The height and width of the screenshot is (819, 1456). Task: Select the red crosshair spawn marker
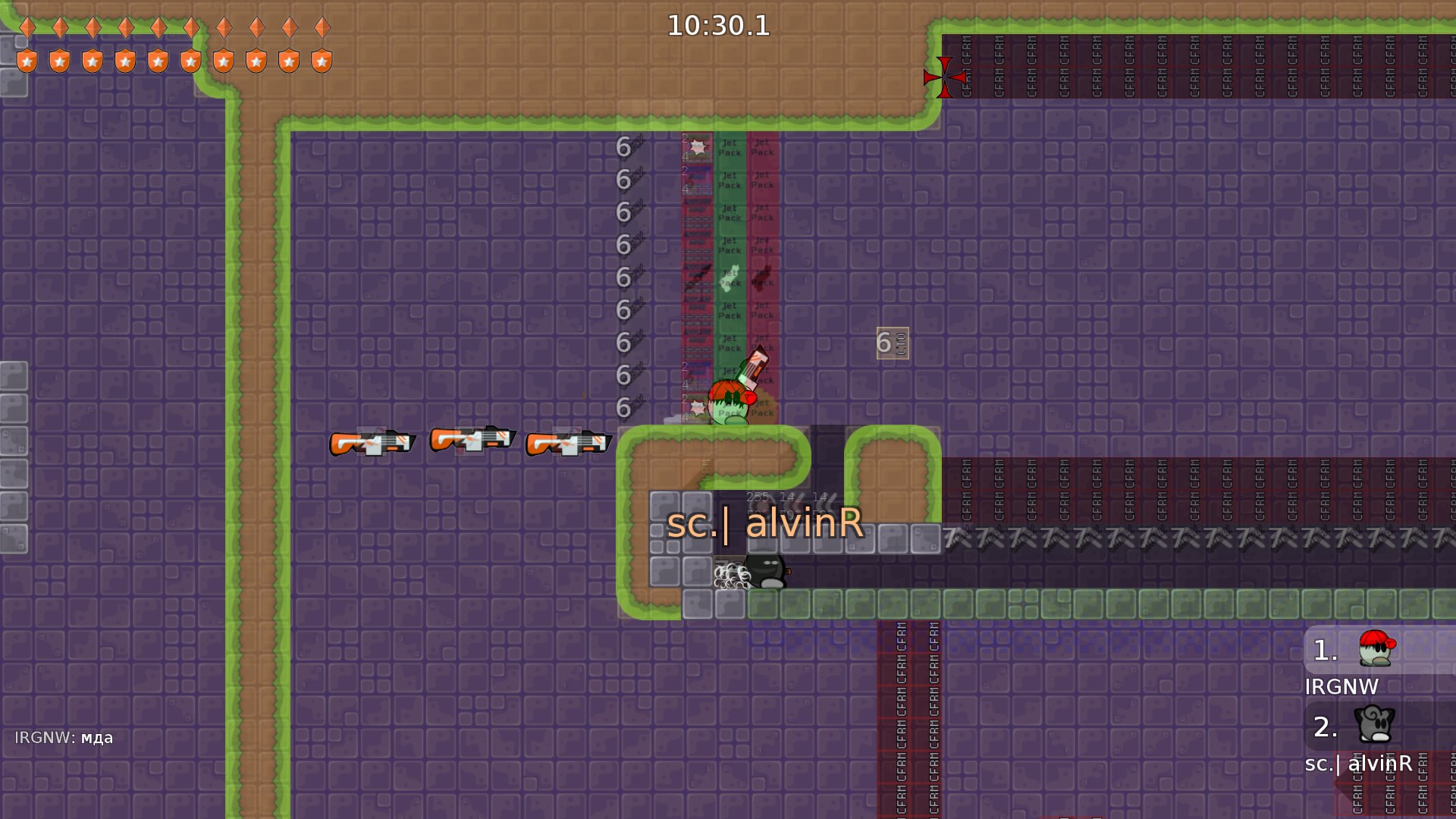[x=943, y=78]
